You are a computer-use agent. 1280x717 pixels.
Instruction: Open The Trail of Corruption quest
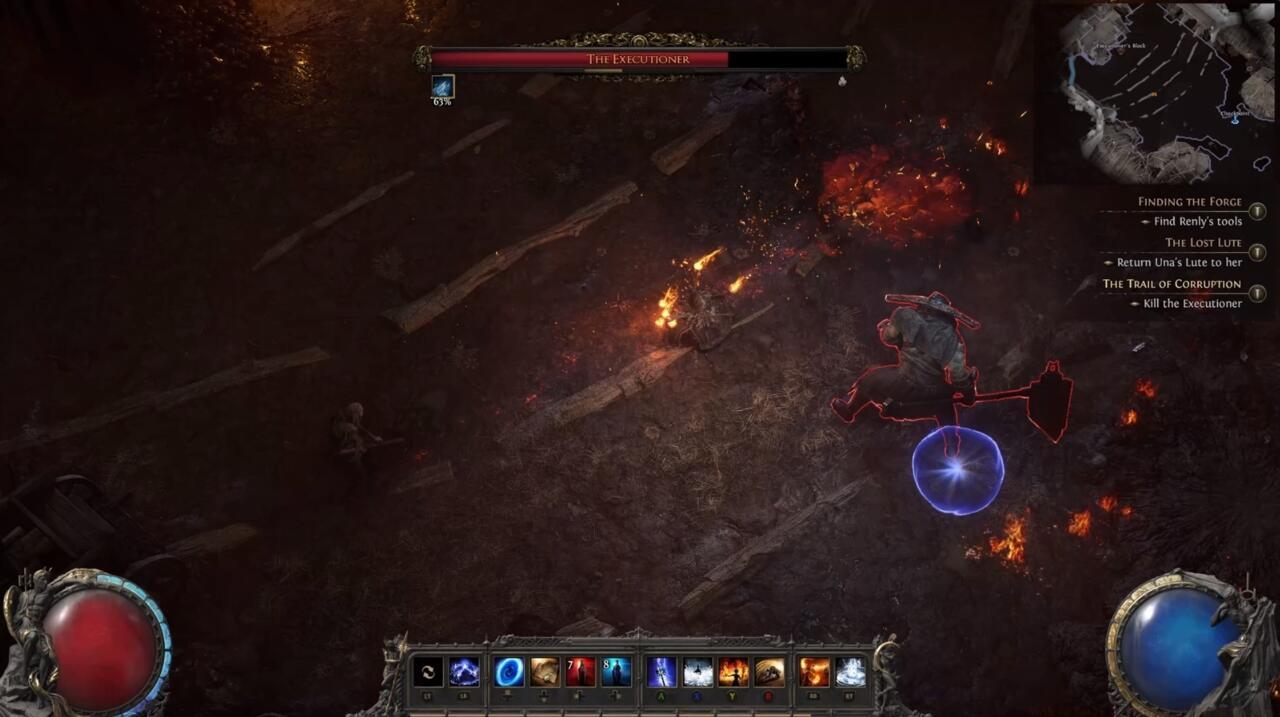click(x=1171, y=284)
